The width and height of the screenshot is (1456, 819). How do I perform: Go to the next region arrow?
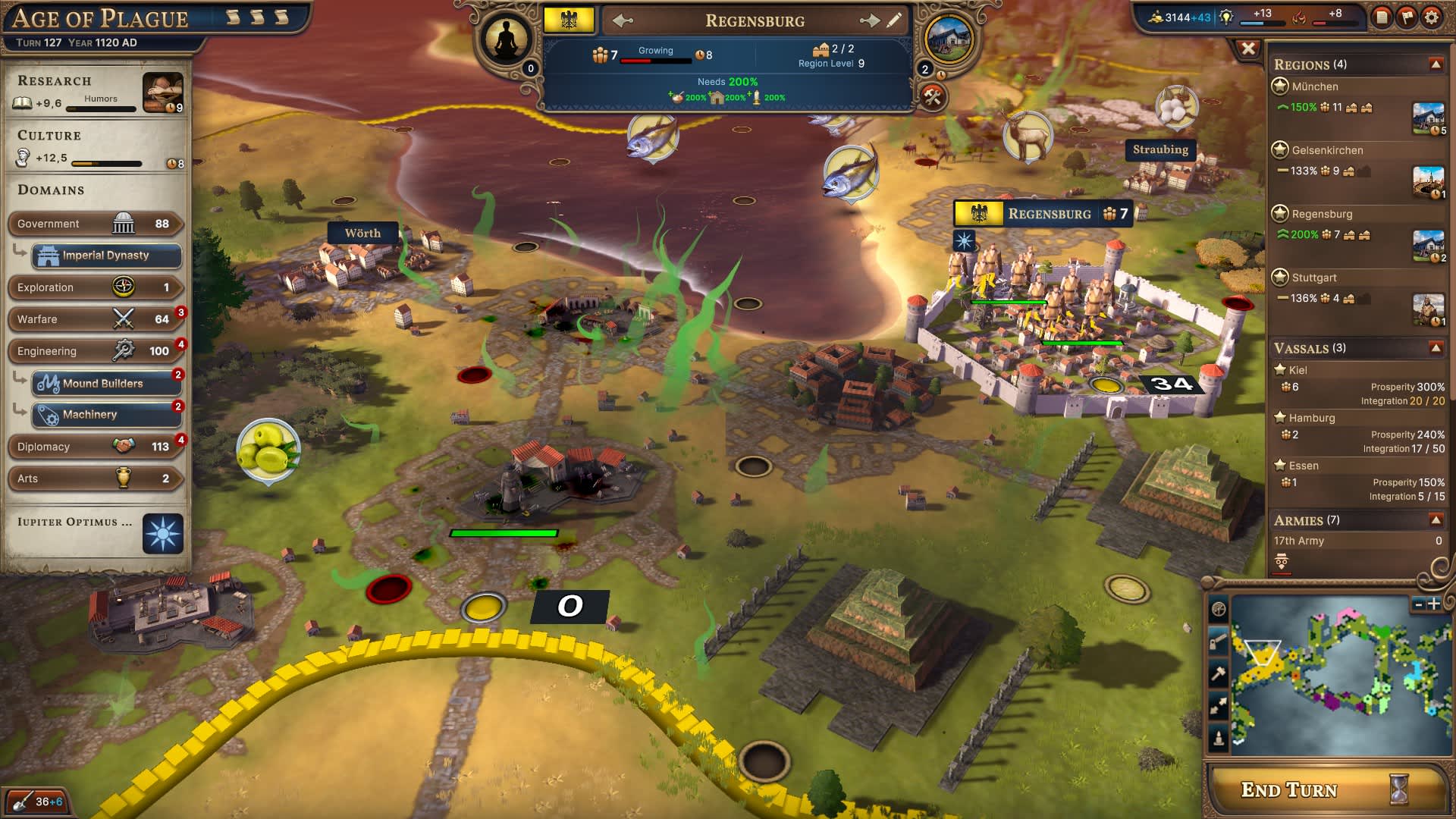pyautogui.click(x=869, y=21)
